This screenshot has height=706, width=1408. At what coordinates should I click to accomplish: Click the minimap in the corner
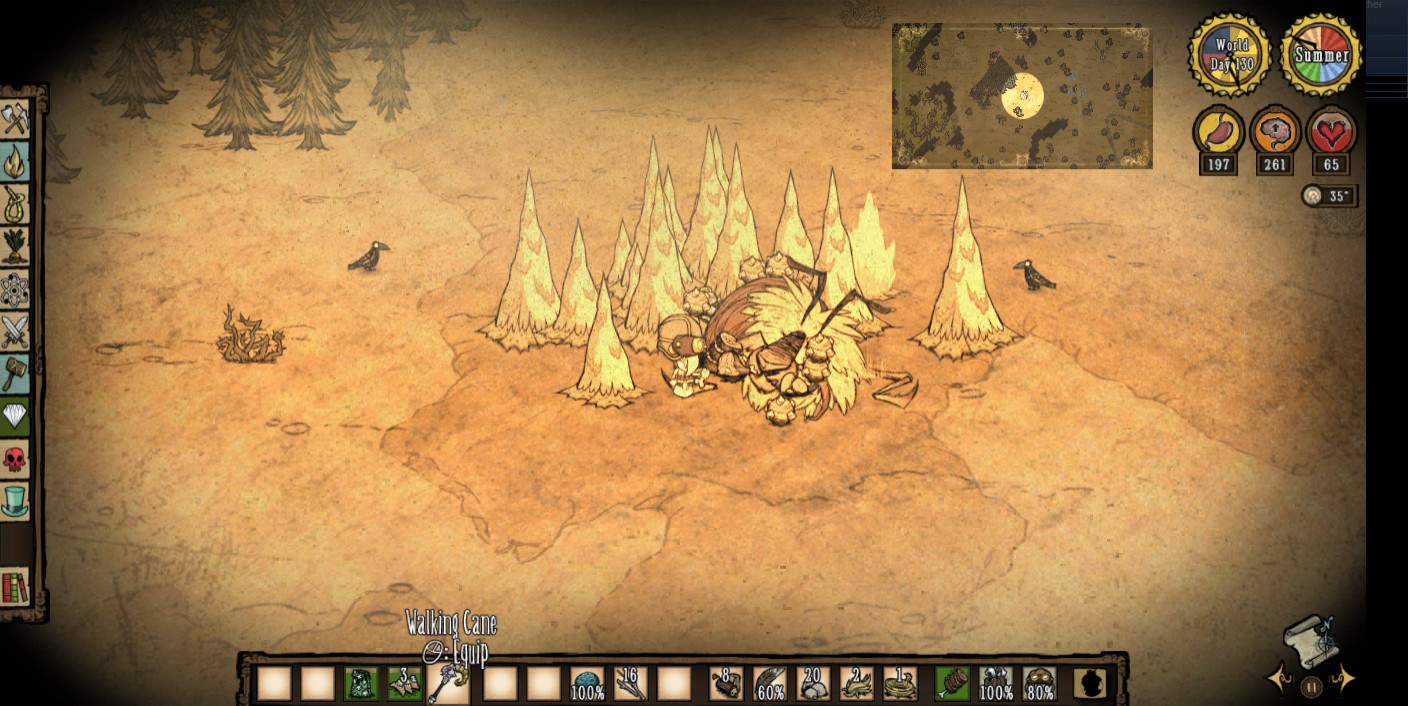point(1022,97)
